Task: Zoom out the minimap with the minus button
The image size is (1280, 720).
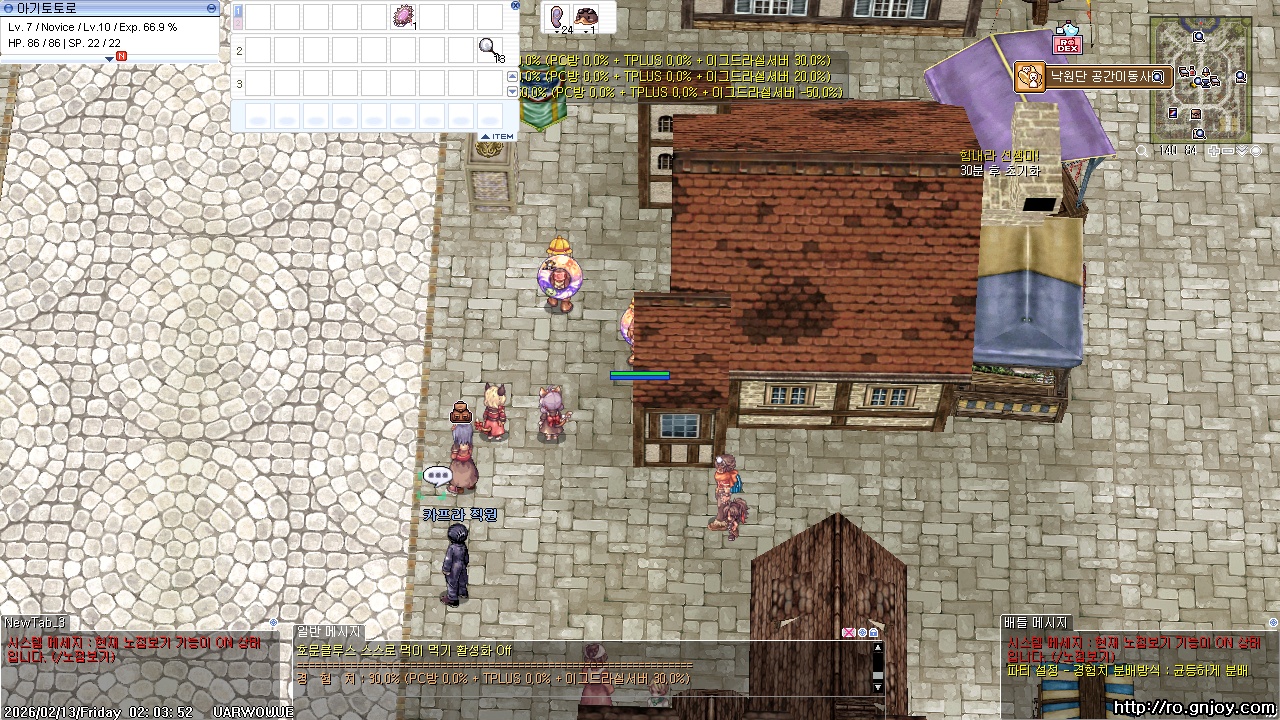Action: tap(1229, 151)
